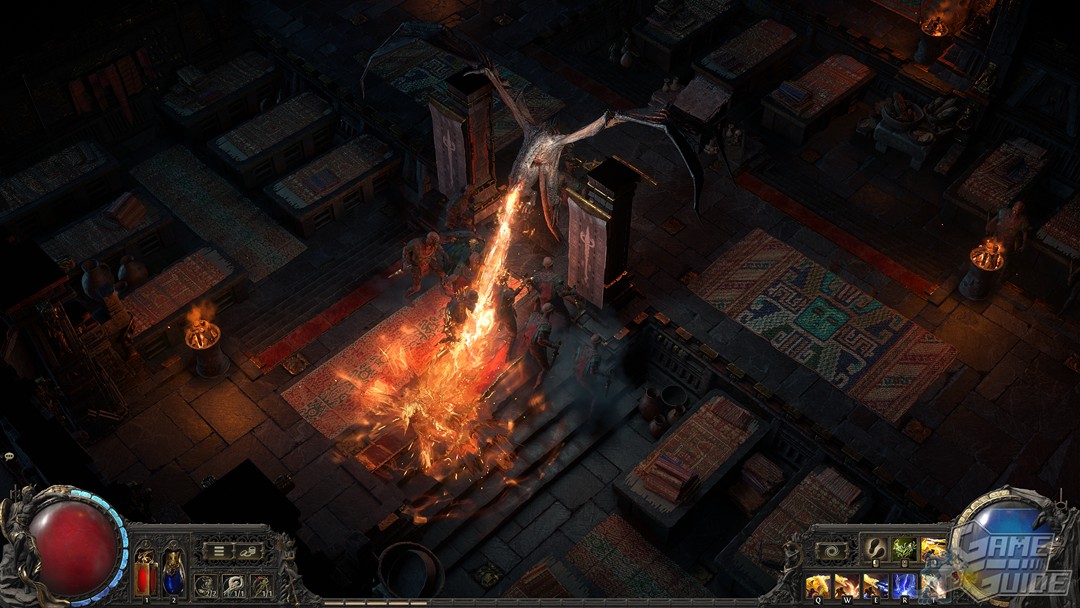Viewport: 1080px width, 608px height.
Task: Activate the green vines skill
Action: coord(904,548)
